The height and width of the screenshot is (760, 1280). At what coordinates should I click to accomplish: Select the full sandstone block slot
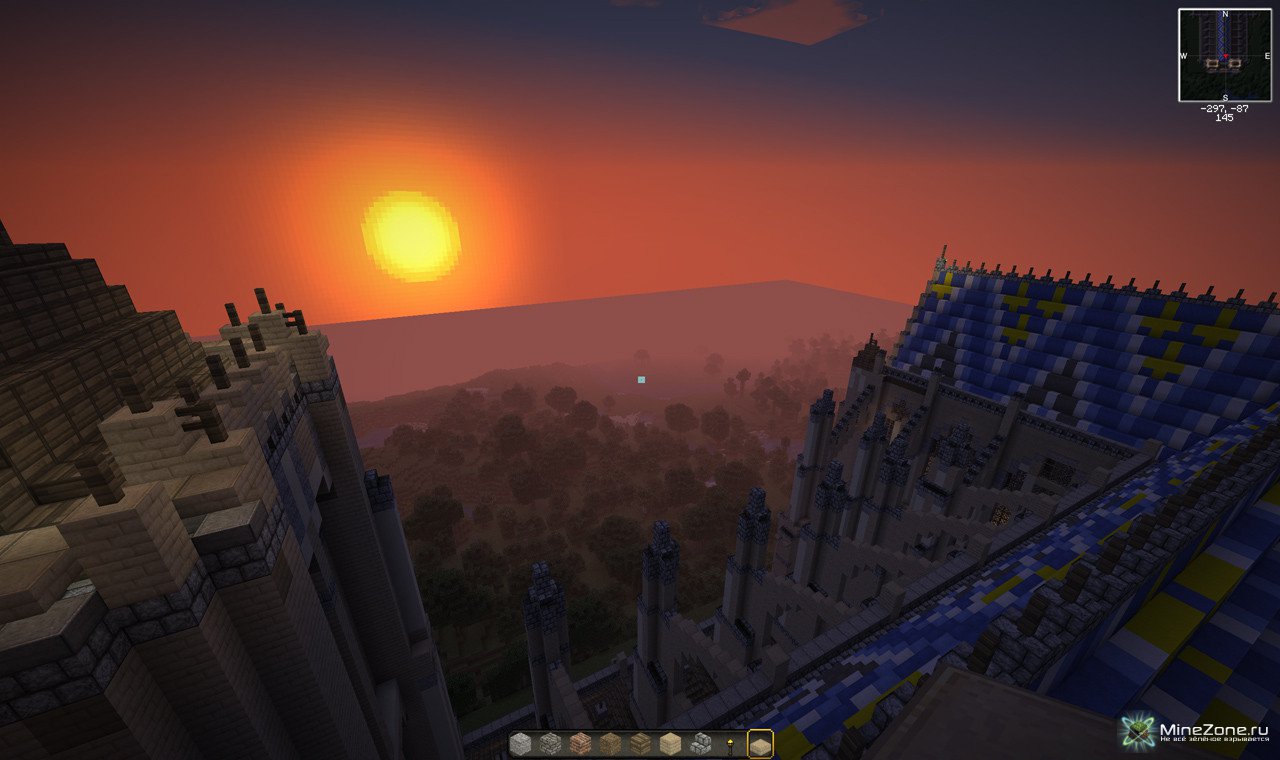tap(670, 744)
